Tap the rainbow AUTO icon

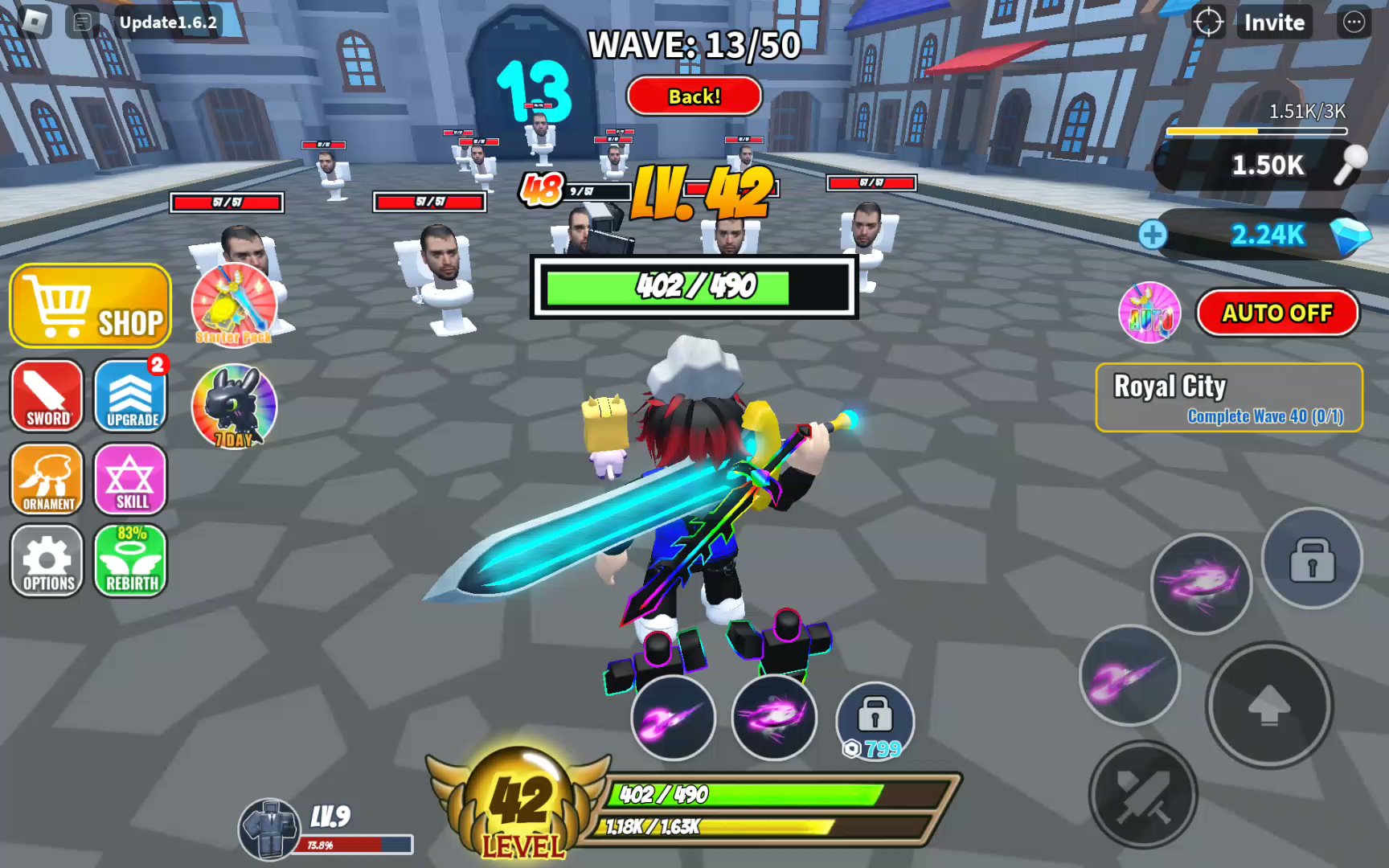click(1149, 313)
